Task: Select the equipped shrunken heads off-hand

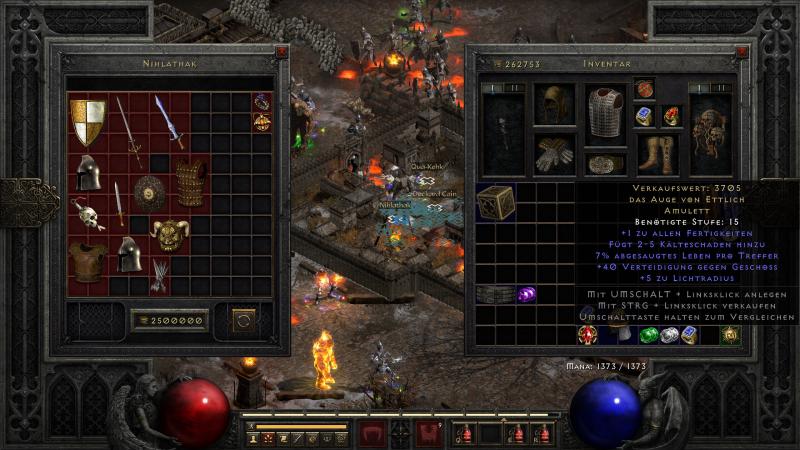Action: [x=712, y=128]
